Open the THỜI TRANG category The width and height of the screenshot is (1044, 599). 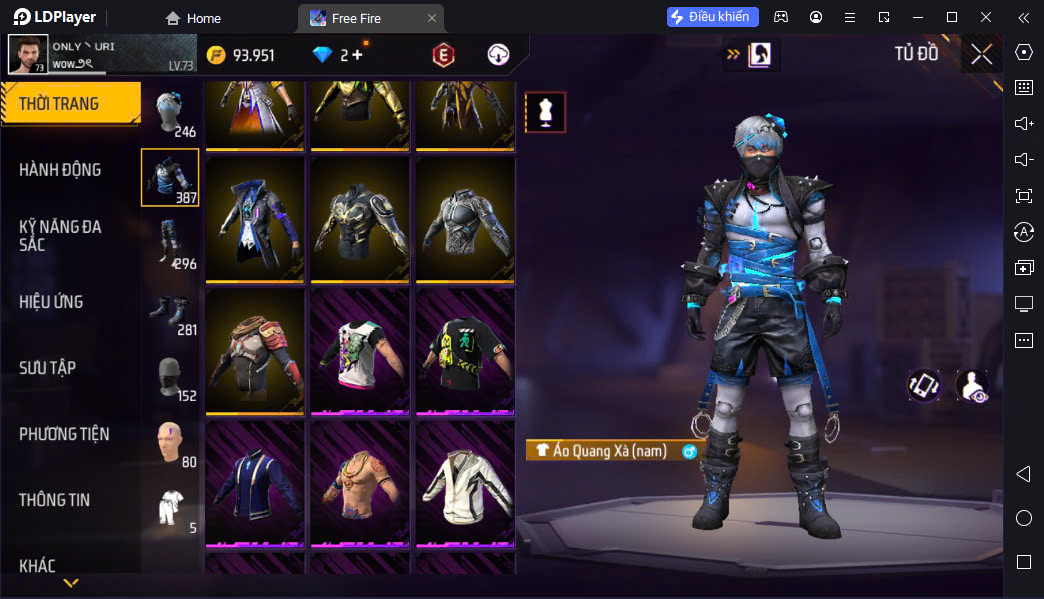pos(70,104)
